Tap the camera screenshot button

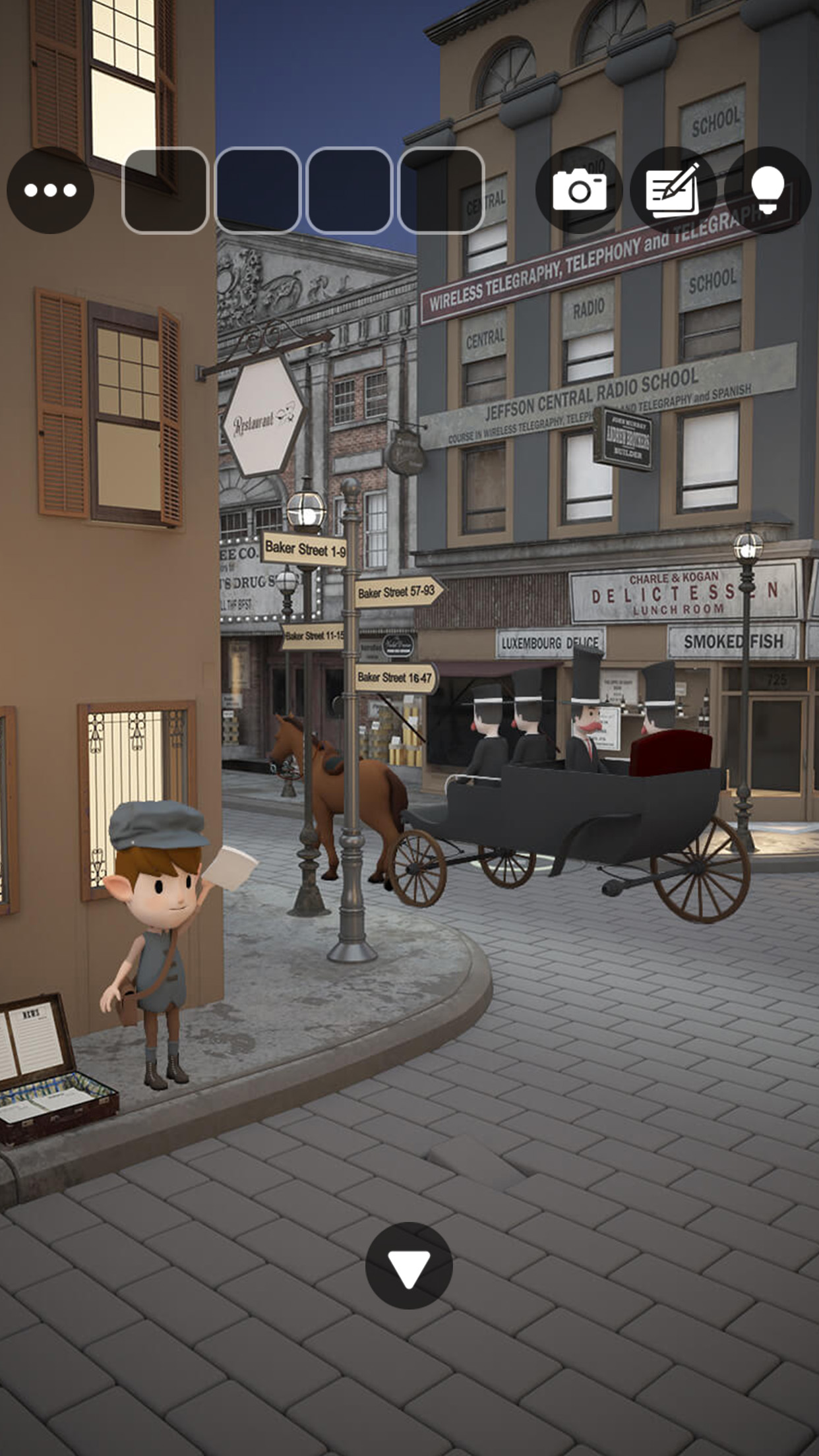click(x=579, y=191)
